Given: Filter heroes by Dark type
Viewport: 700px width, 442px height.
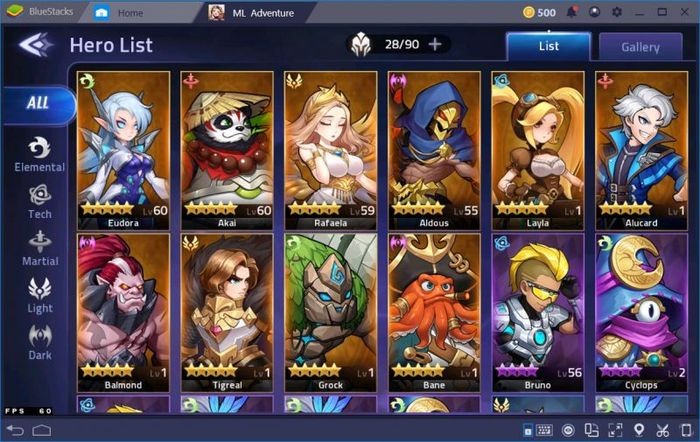Looking at the screenshot, I should [40, 342].
